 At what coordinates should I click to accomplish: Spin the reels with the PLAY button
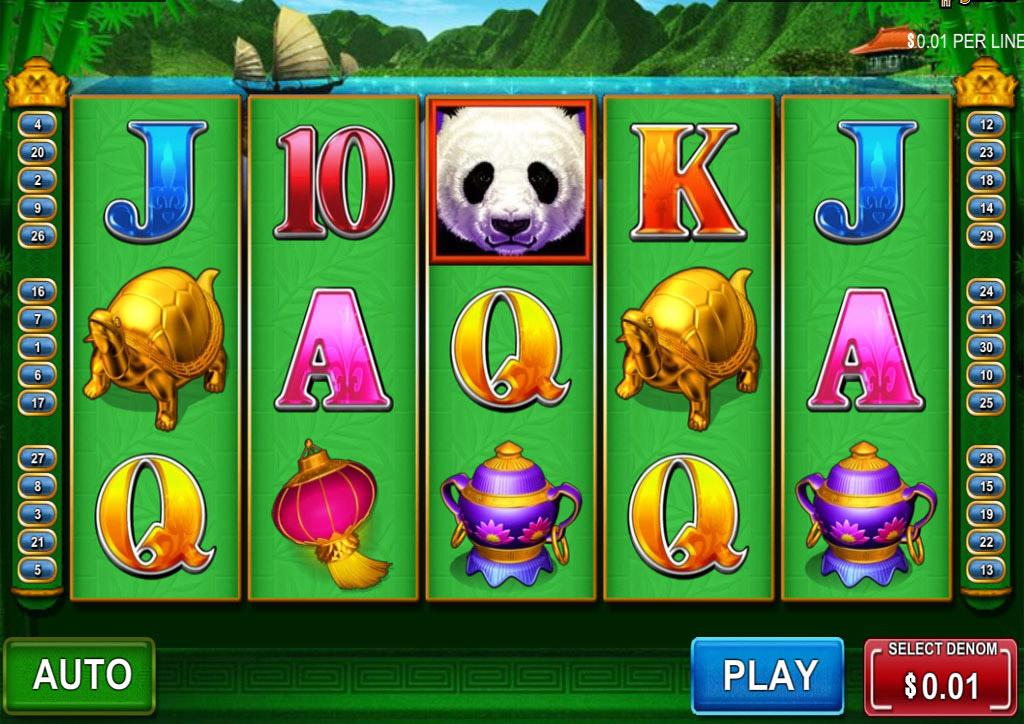(768, 674)
